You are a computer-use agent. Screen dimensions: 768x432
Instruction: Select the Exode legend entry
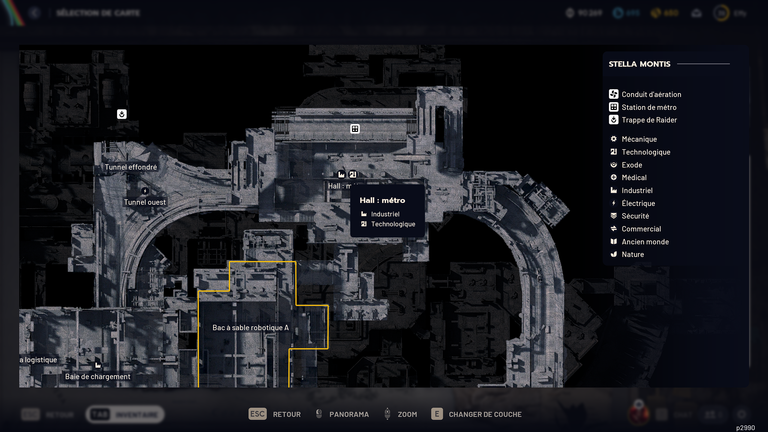click(633, 165)
